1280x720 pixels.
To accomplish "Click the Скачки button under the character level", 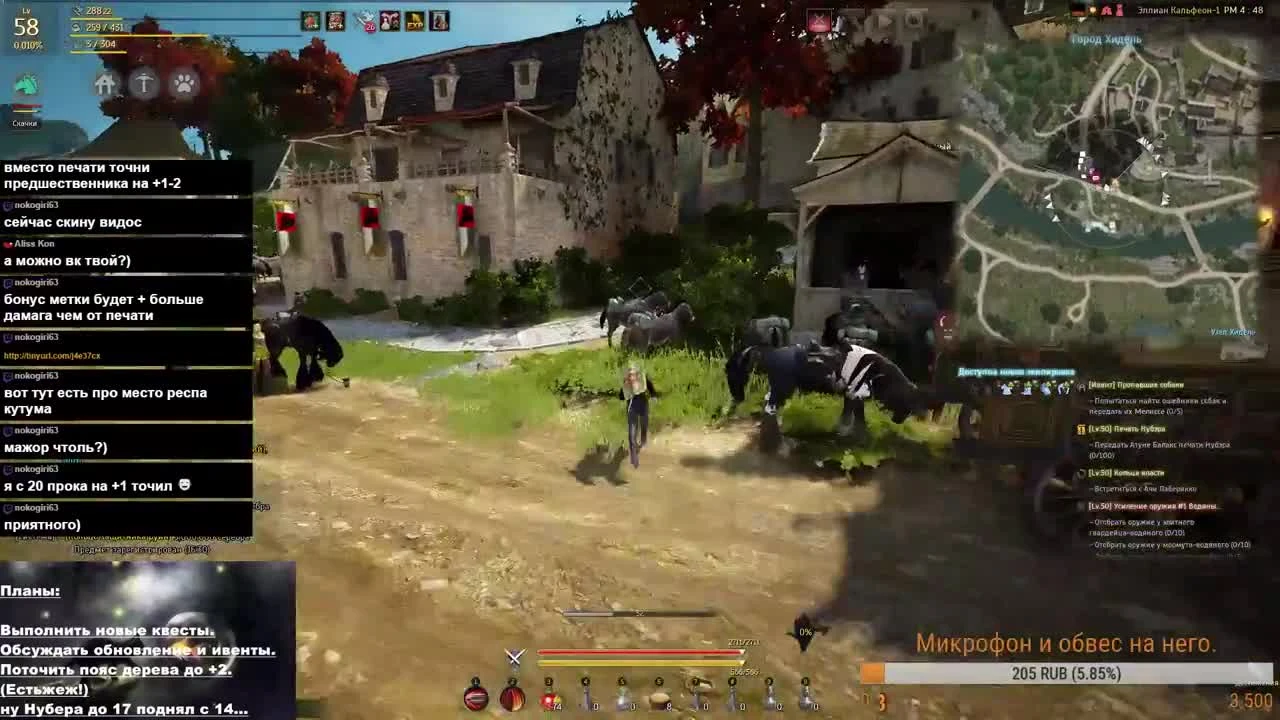I will [x=25, y=122].
